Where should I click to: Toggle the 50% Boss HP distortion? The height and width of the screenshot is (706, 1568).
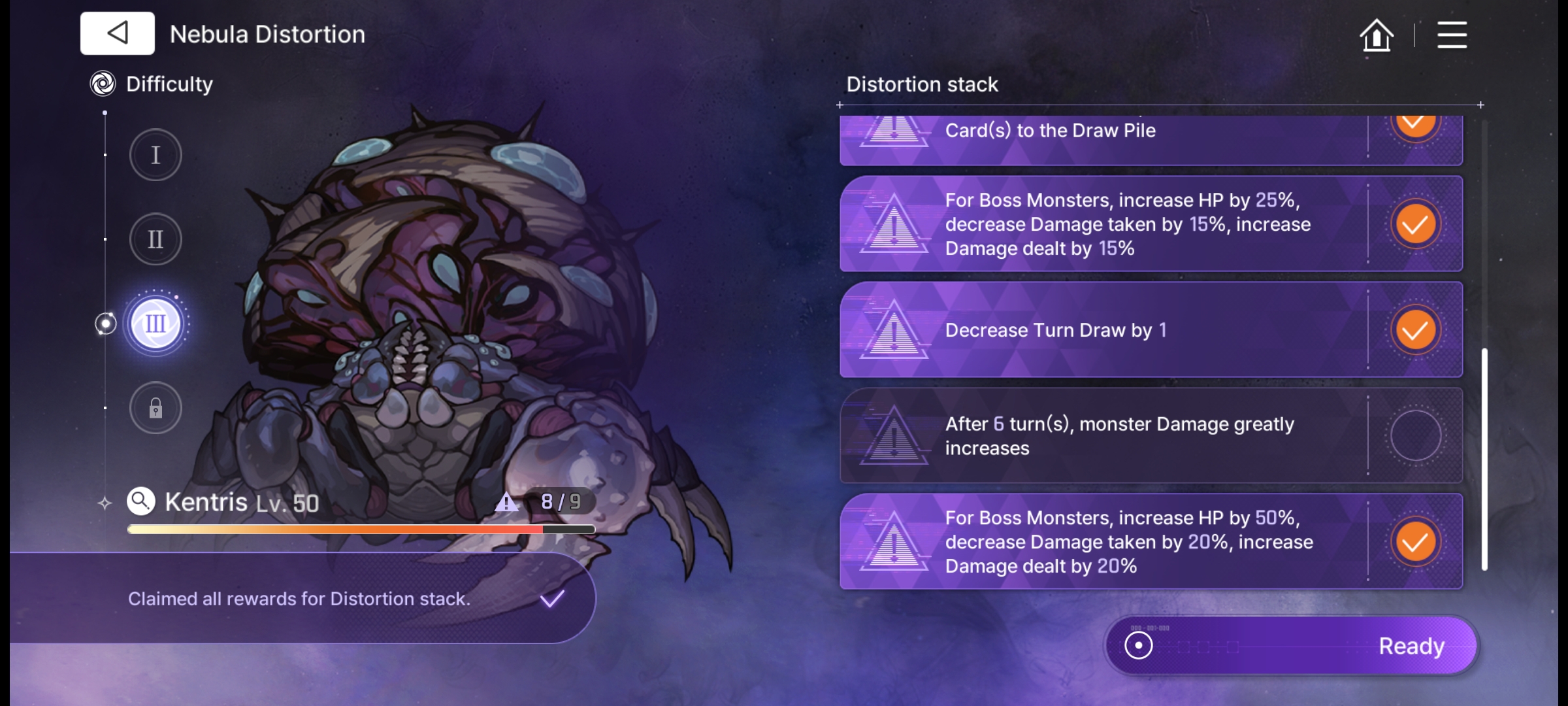(x=1415, y=542)
